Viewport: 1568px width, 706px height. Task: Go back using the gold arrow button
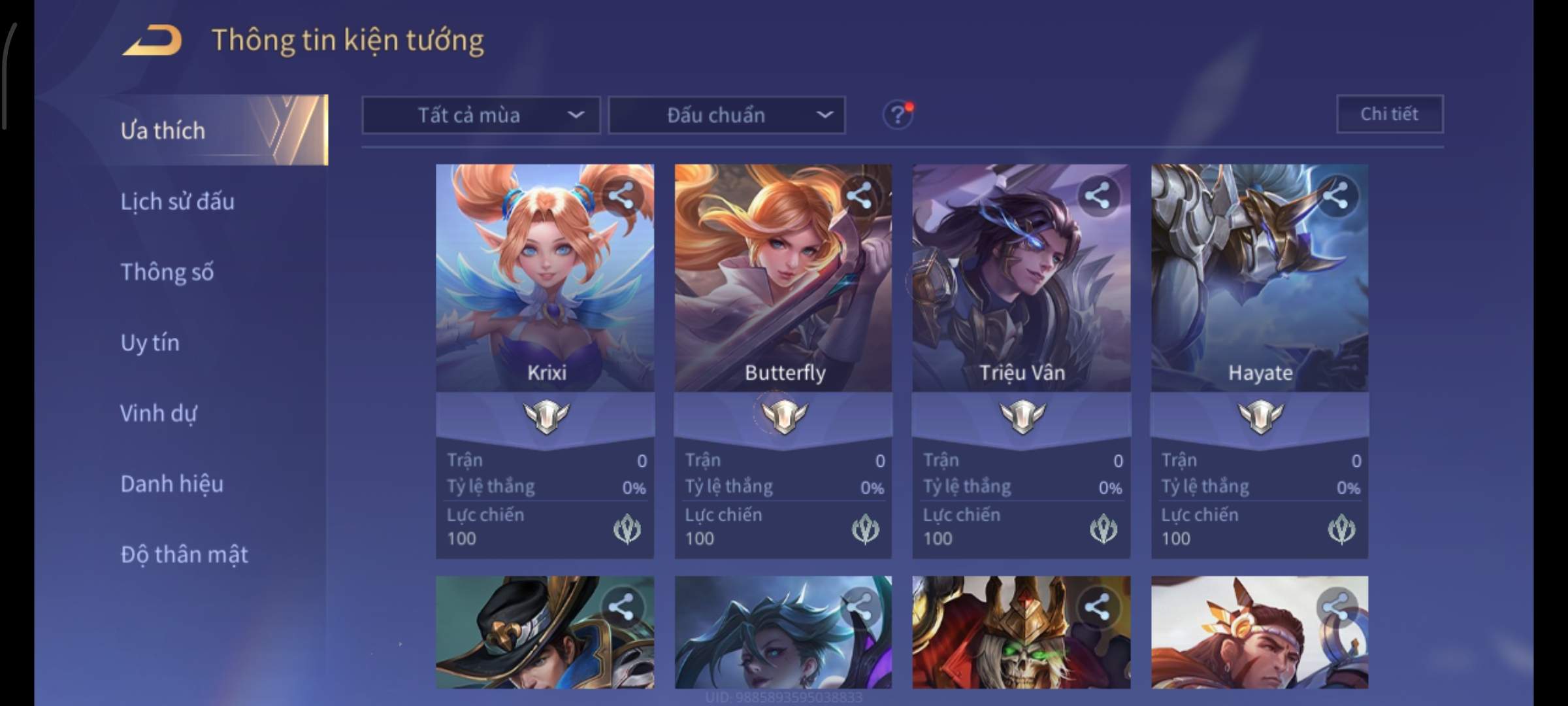pos(152,40)
